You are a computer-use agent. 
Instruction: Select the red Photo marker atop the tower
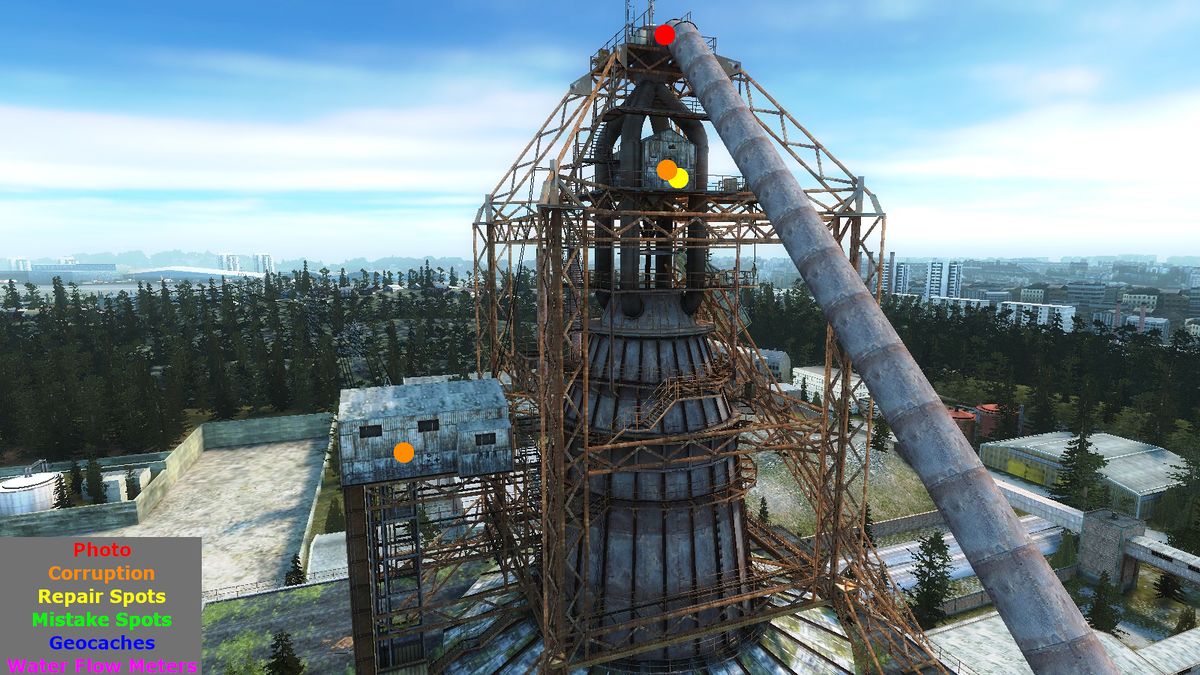coord(665,36)
